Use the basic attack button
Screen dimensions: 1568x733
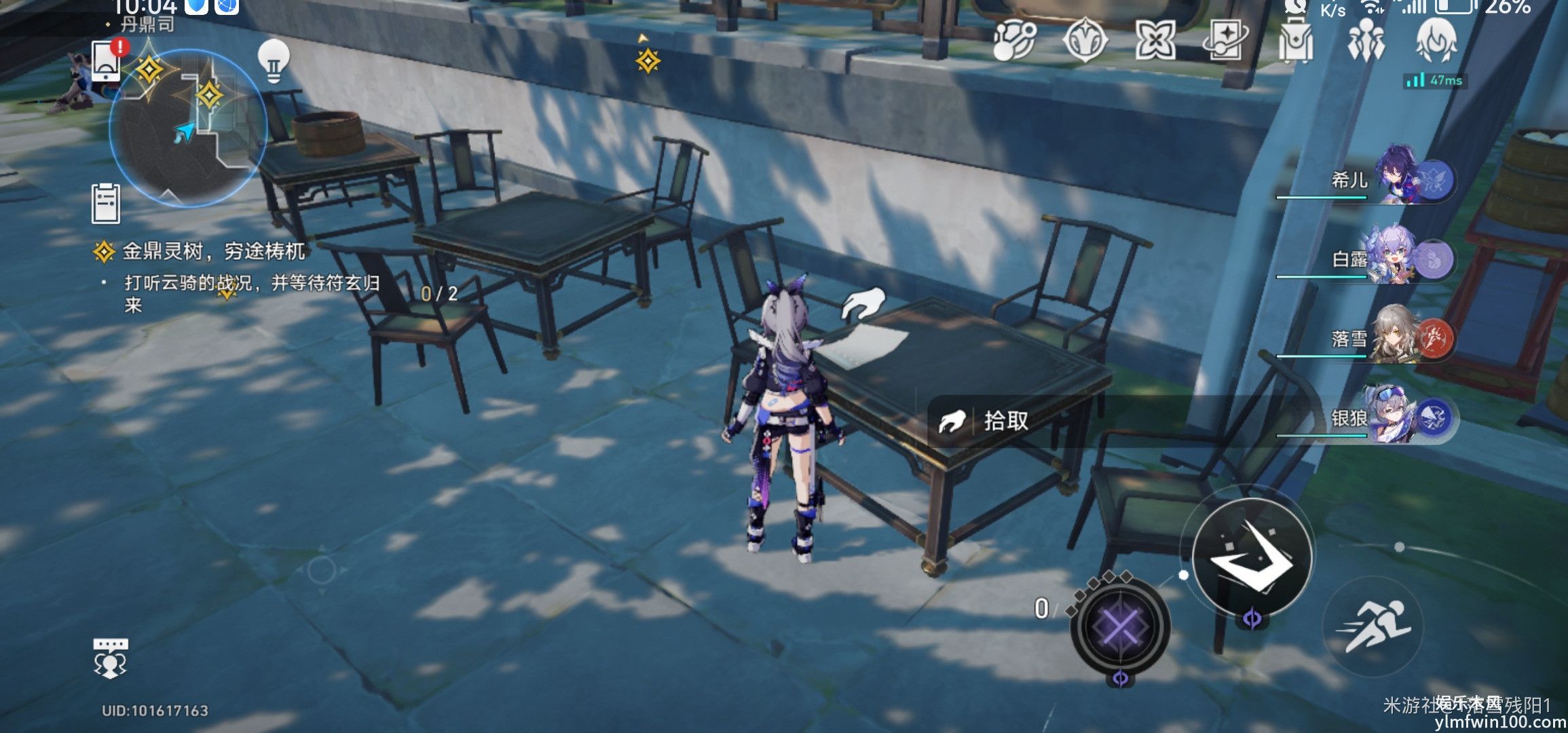coord(1252,557)
